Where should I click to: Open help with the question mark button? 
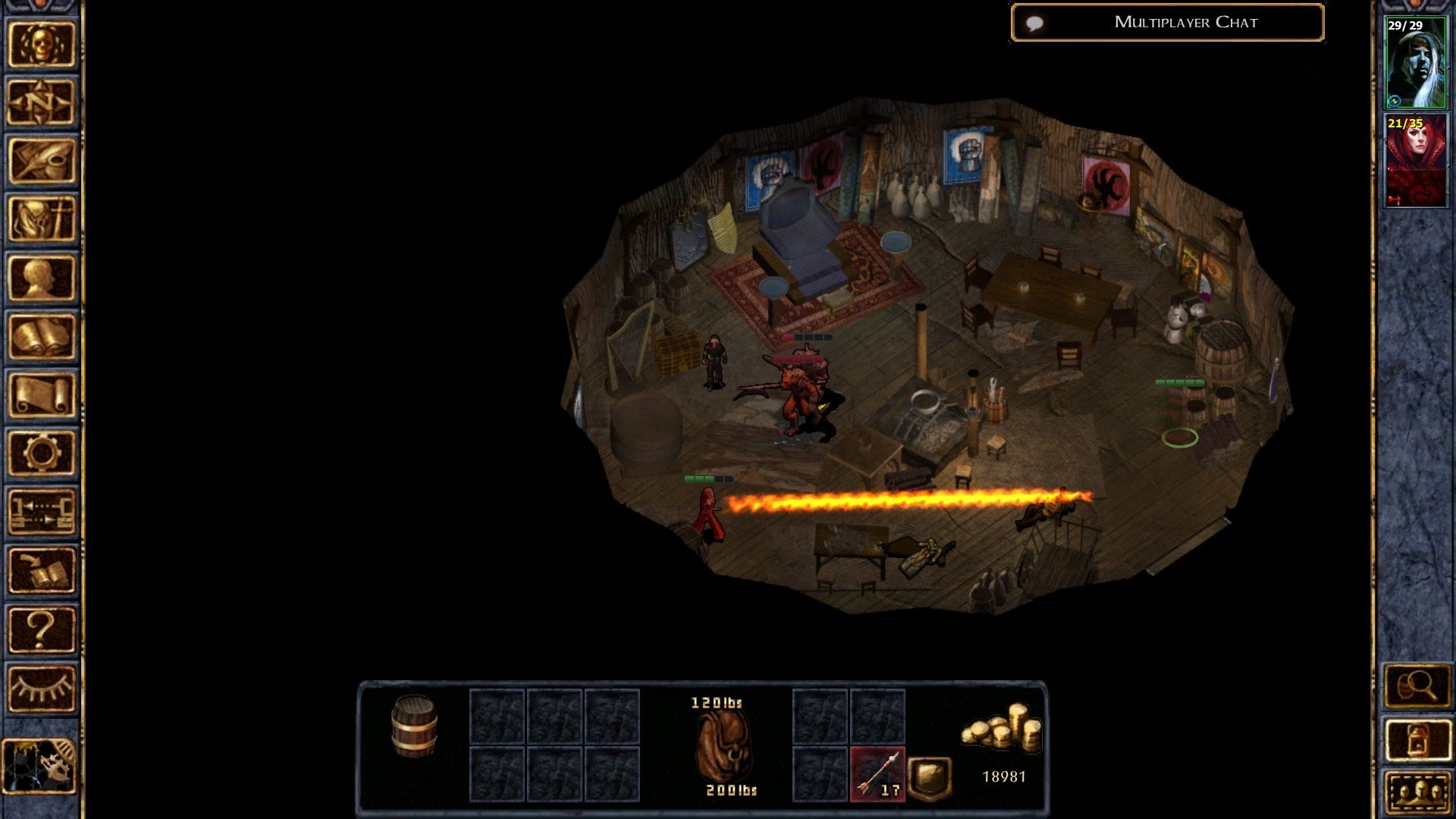click(42, 629)
